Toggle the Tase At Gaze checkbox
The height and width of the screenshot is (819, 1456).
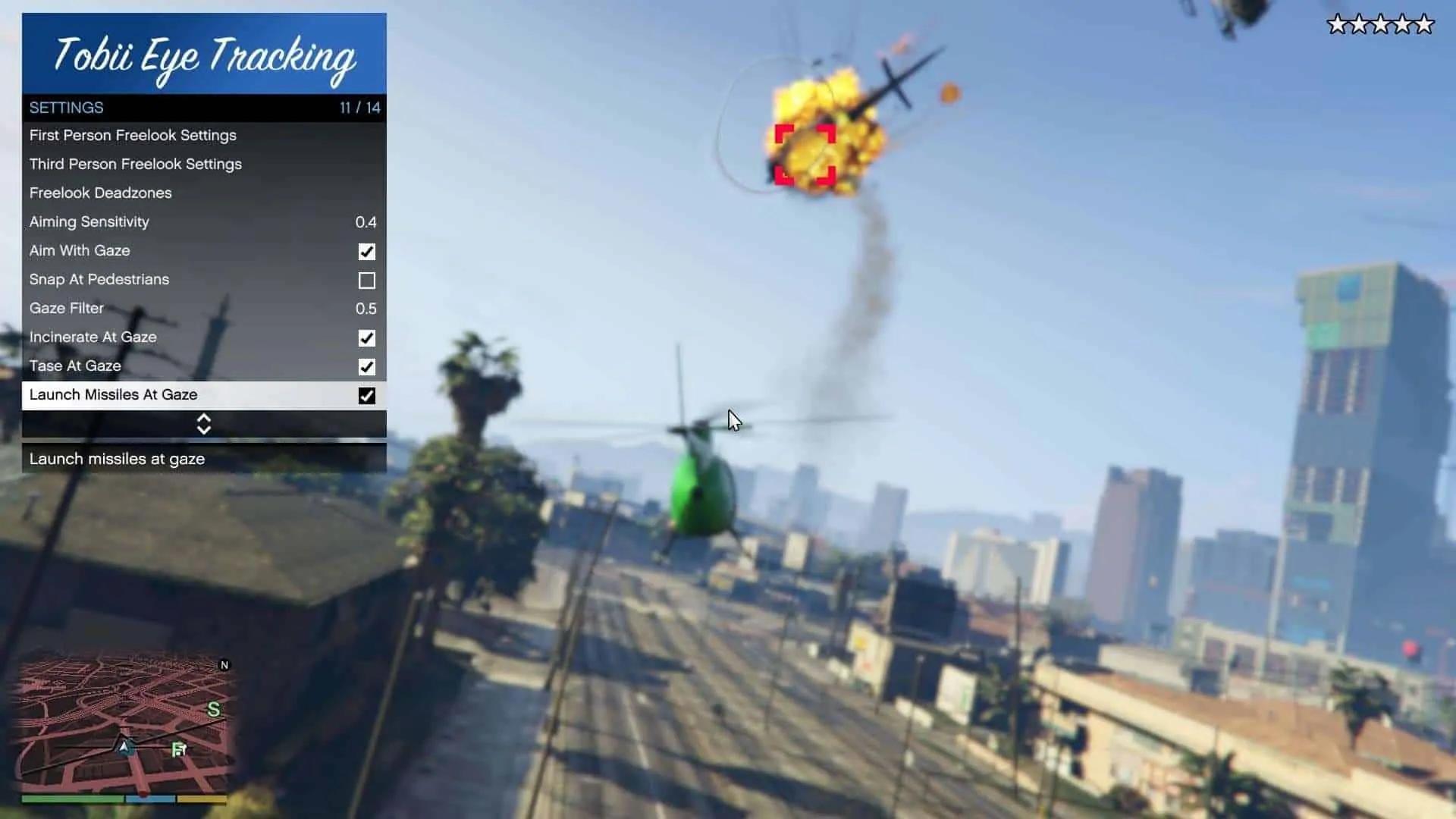coord(367,367)
